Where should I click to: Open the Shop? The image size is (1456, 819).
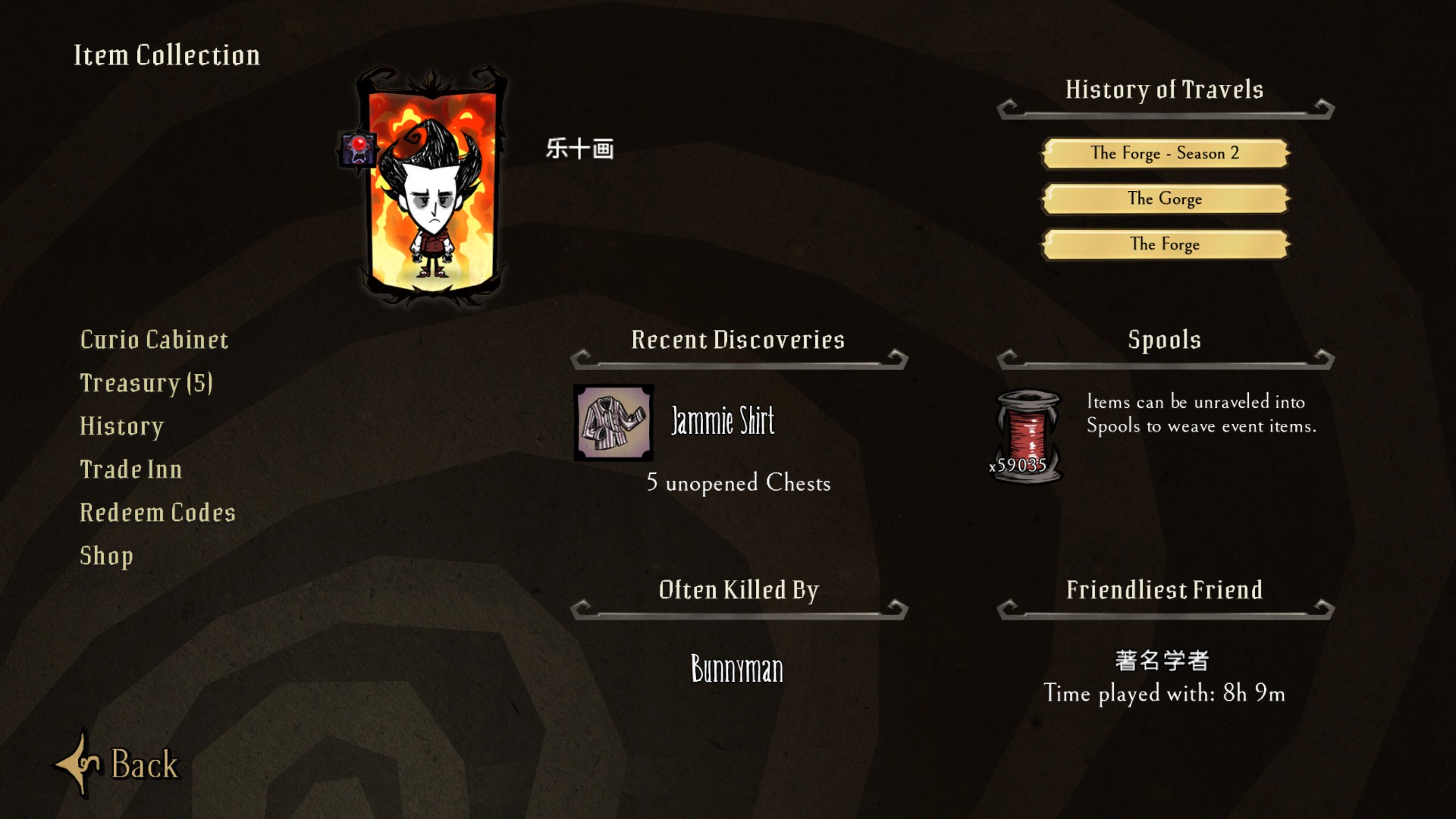(x=106, y=556)
